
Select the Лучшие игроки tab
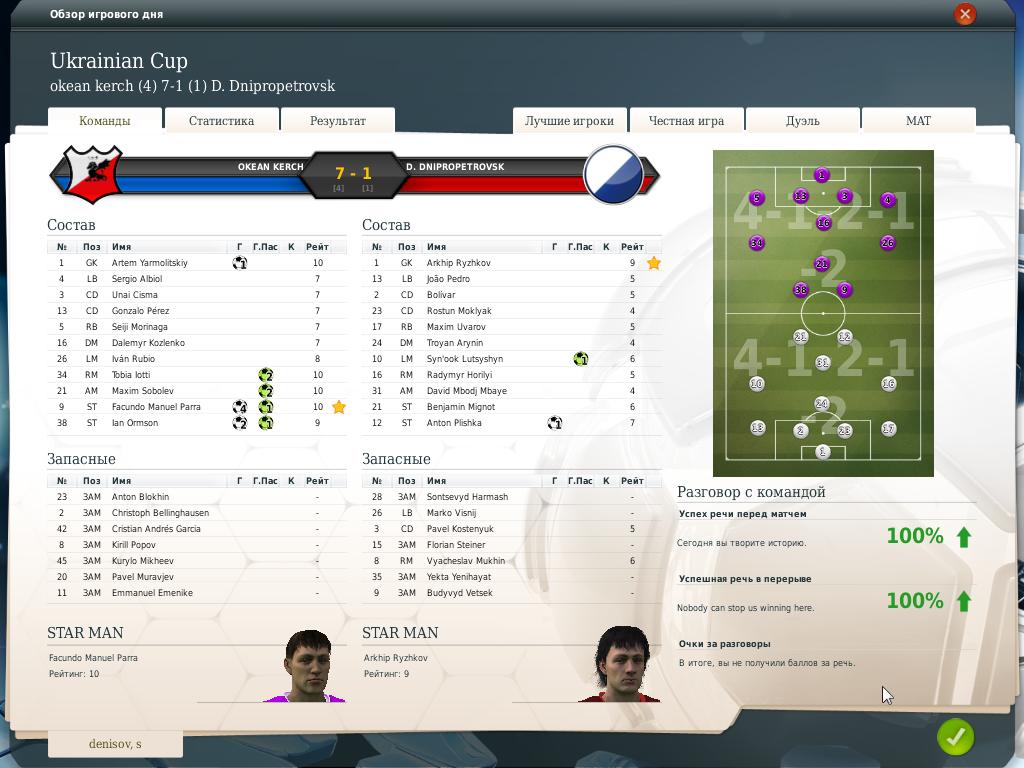point(569,121)
